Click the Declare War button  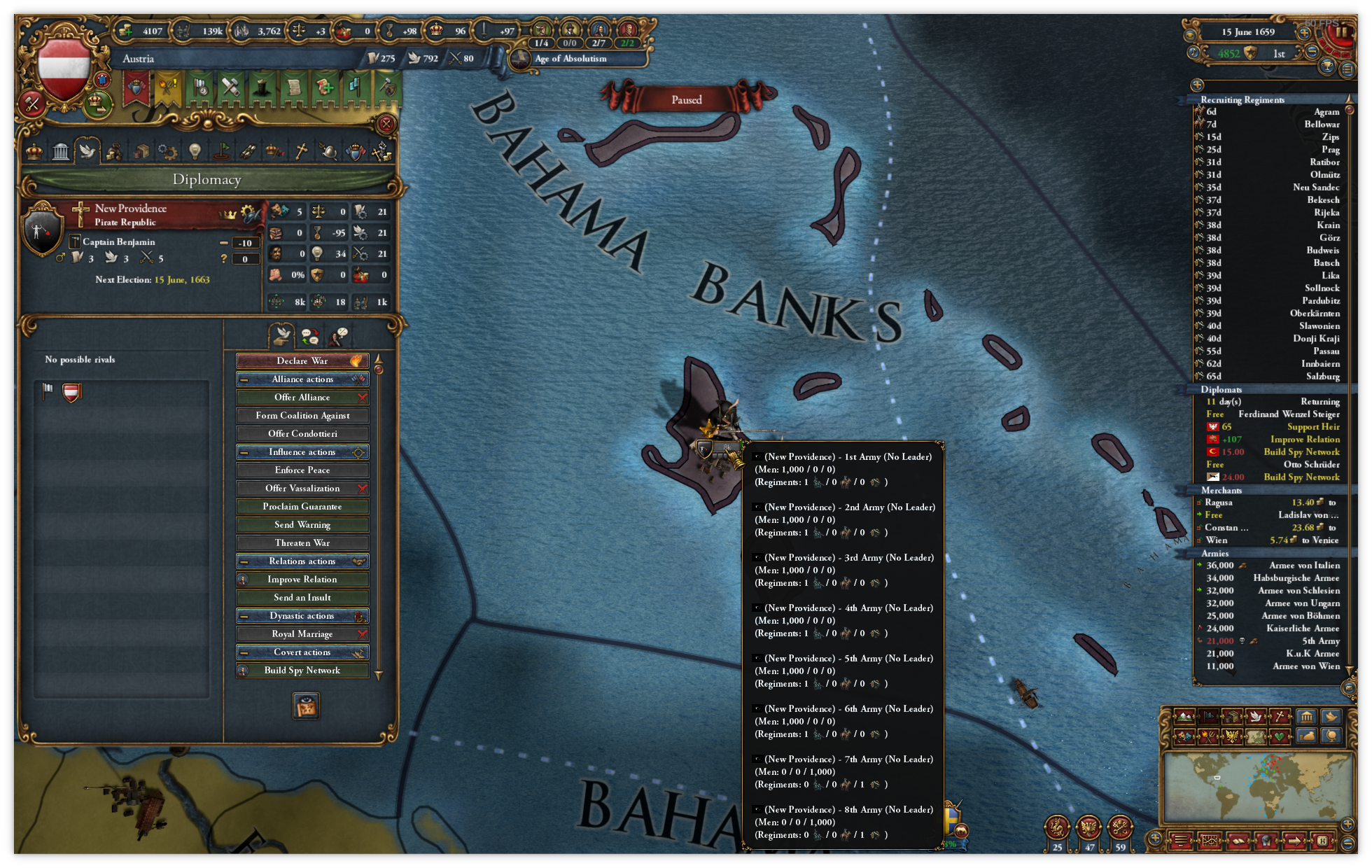(302, 360)
